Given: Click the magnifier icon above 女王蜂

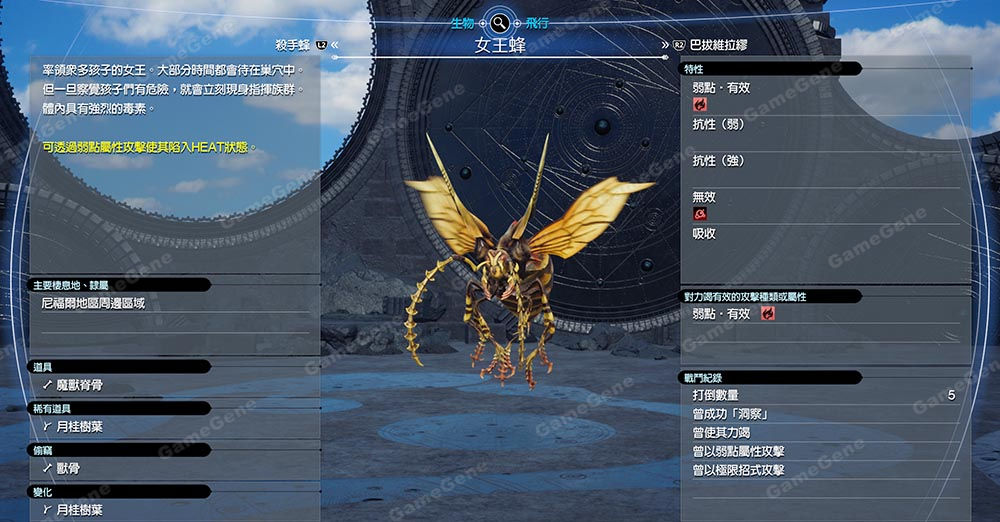Looking at the screenshot, I should point(500,21).
